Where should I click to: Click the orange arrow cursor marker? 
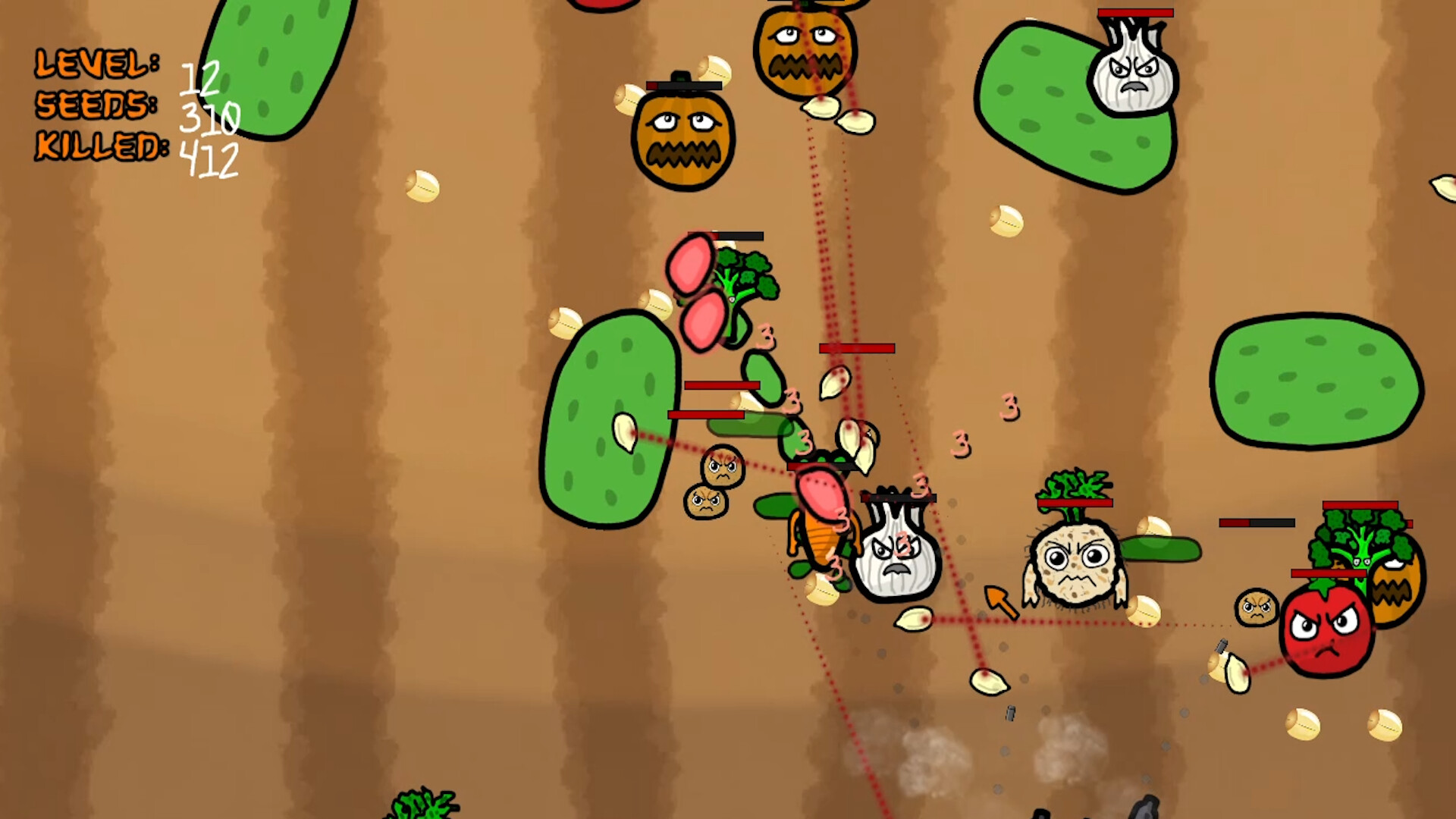click(1003, 603)
